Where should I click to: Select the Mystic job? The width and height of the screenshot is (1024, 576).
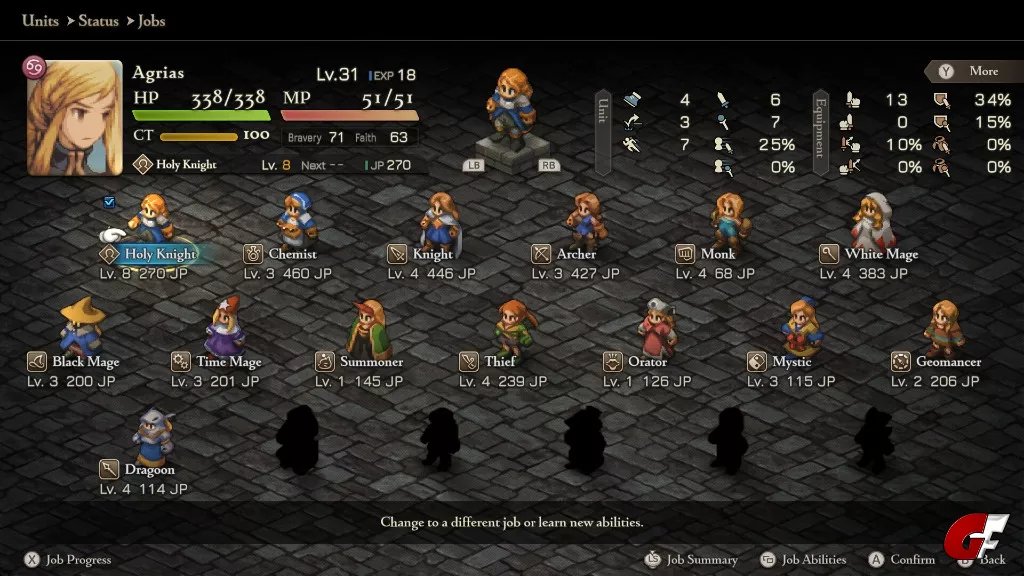[x=791, y=362]
